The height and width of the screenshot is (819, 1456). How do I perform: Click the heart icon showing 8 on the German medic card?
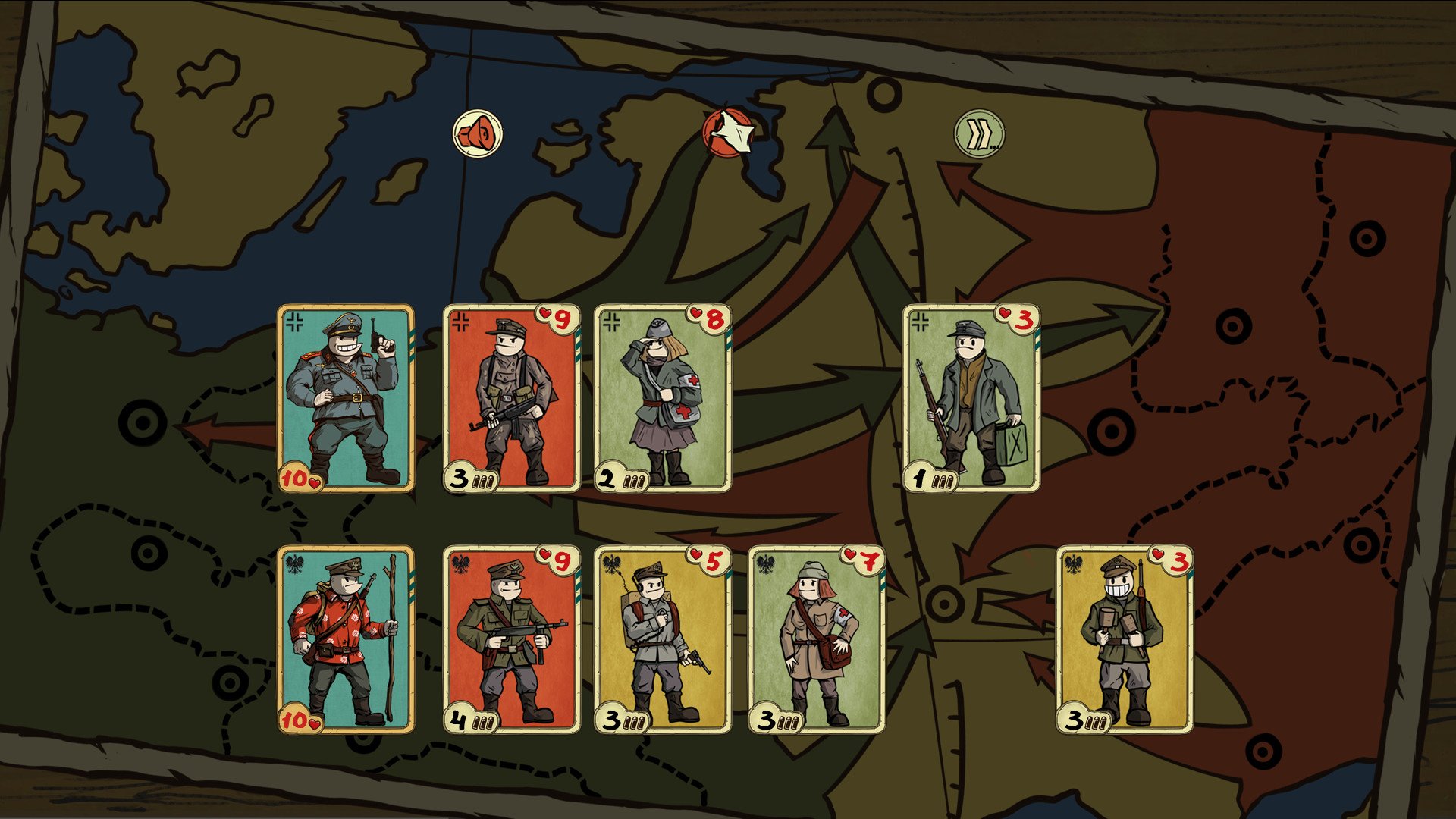(x=705, y=318)
